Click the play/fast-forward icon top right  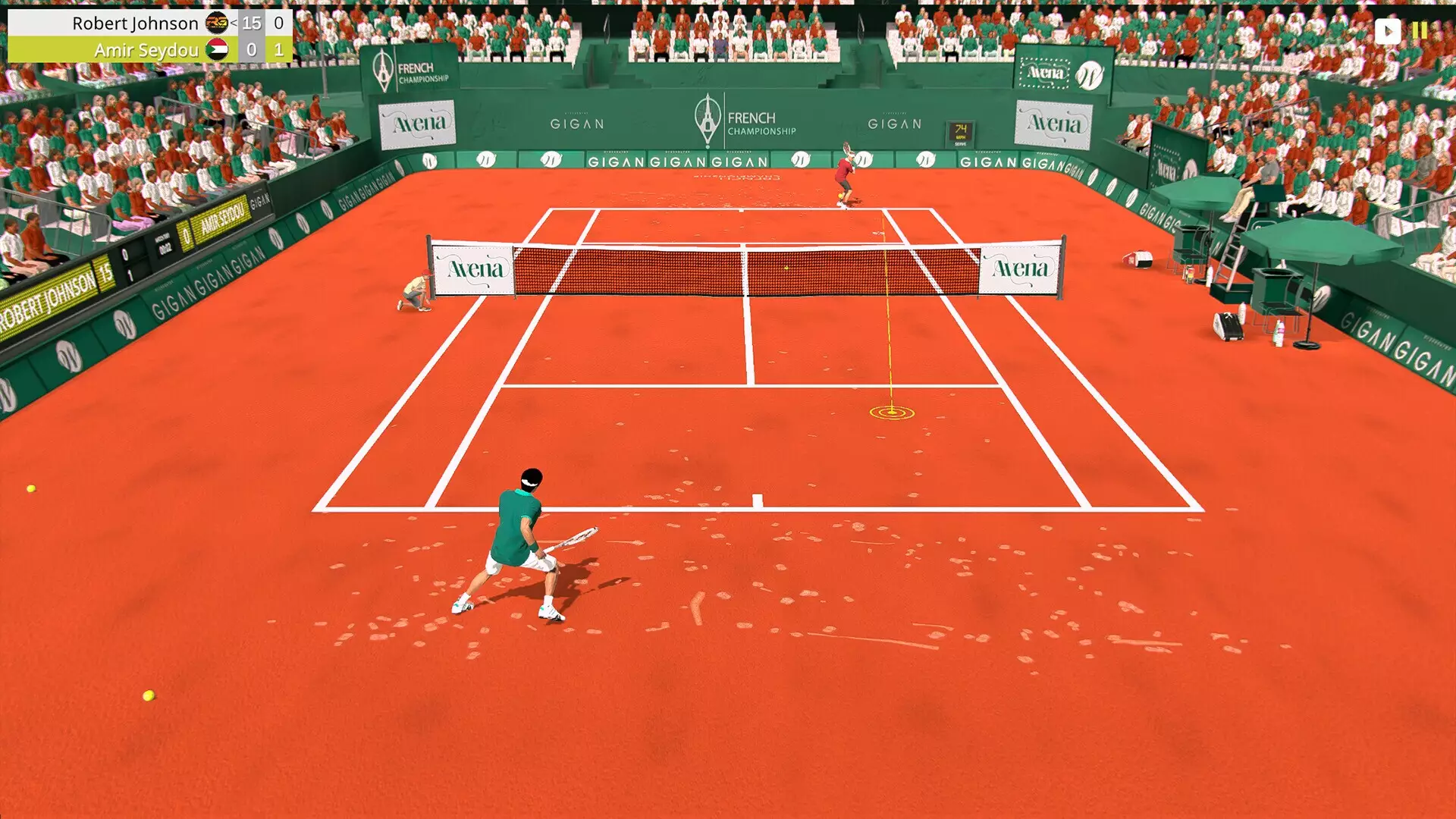pos(1389,31)
